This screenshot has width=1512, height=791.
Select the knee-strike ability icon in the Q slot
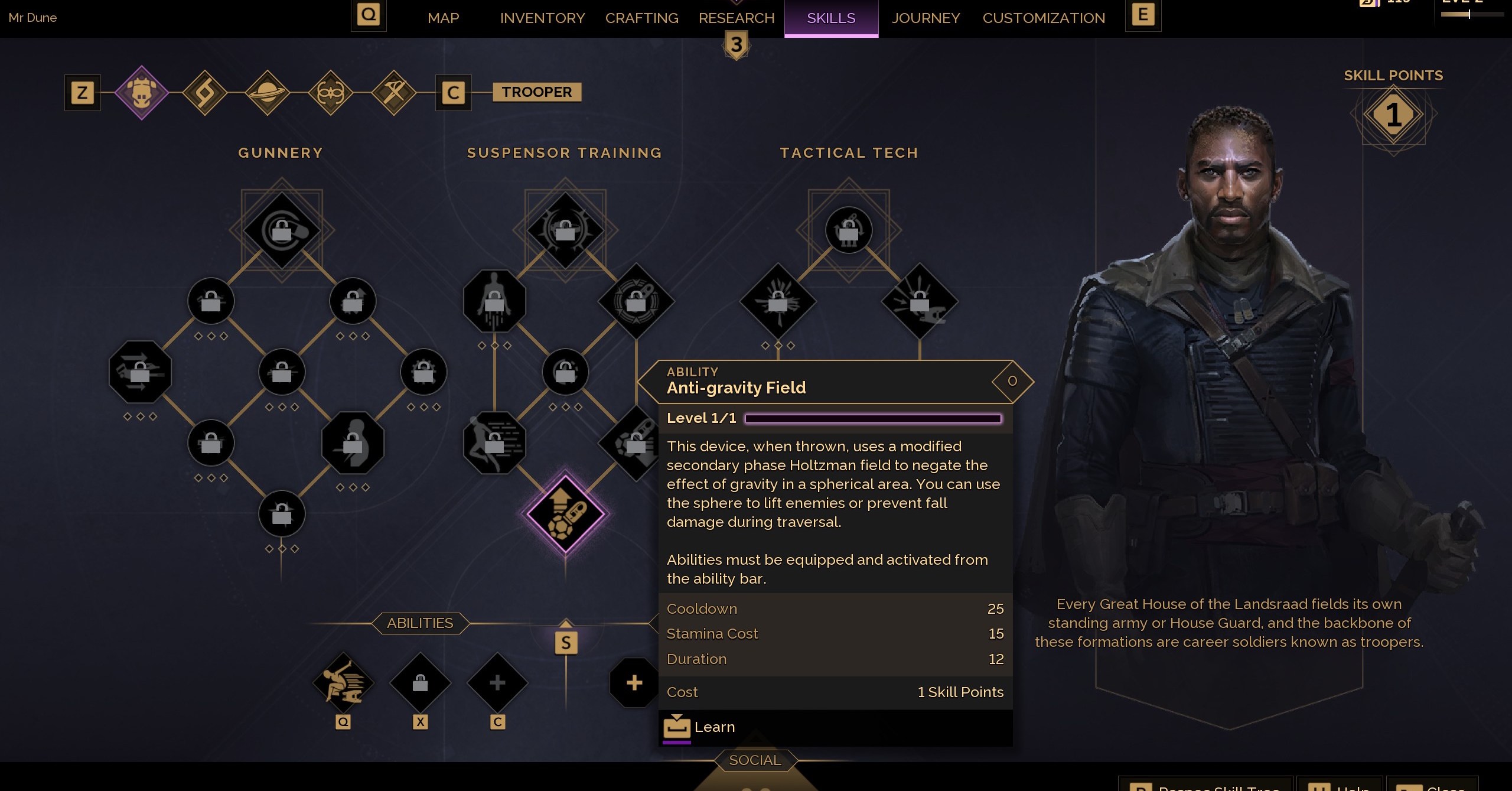(343, 683)
